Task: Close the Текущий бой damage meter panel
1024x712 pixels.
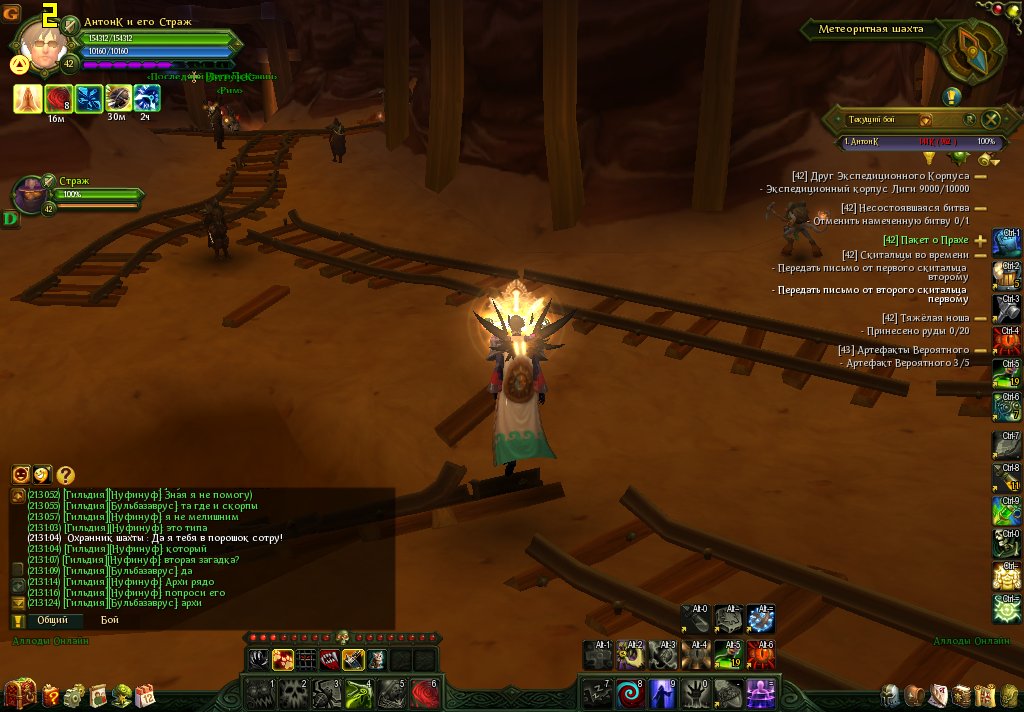Action: coord(991,119)
